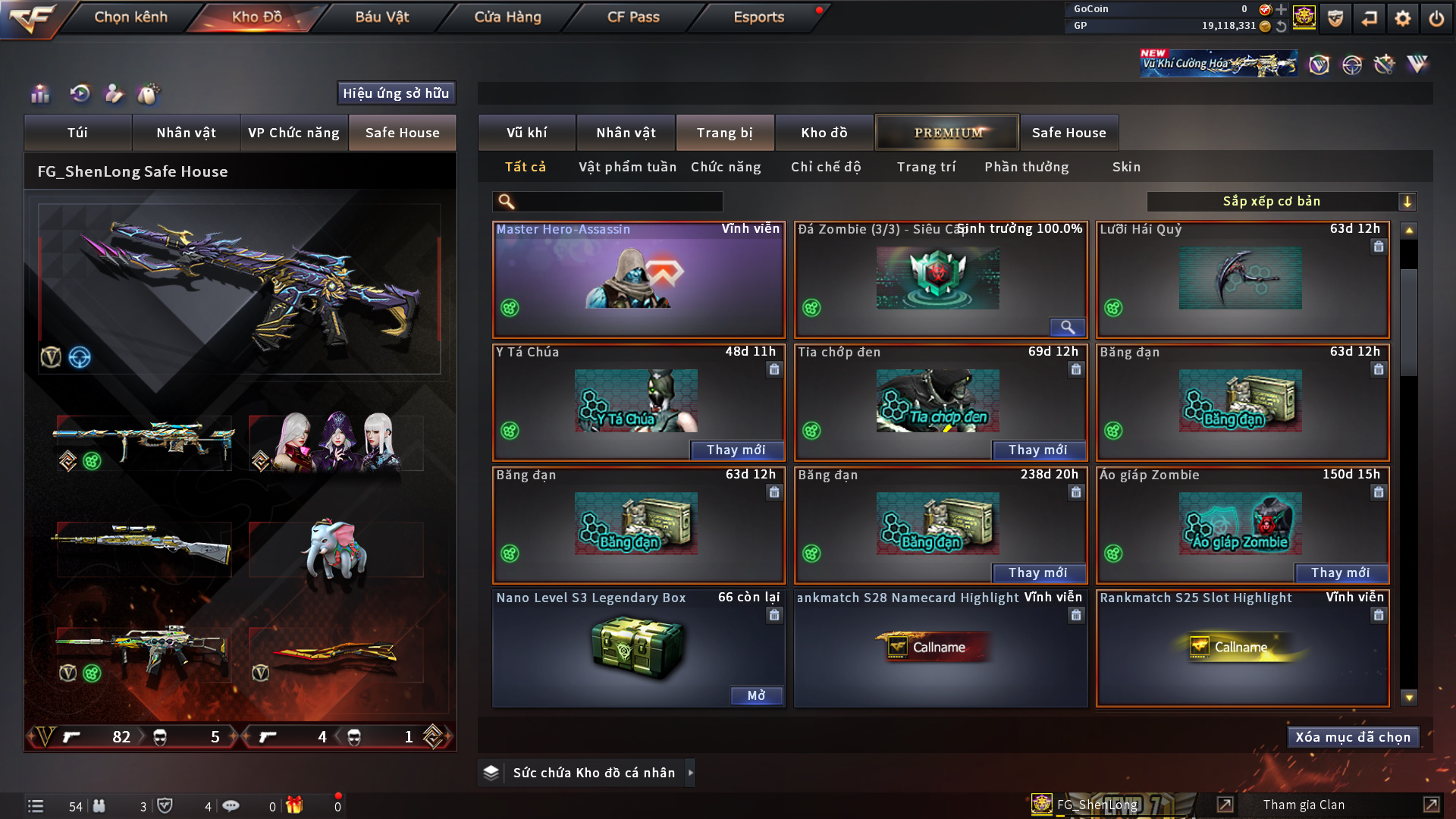Filter by Vật phẩm tuần
This screenshot has height=819, width=1456.
[x=627, y=167]
